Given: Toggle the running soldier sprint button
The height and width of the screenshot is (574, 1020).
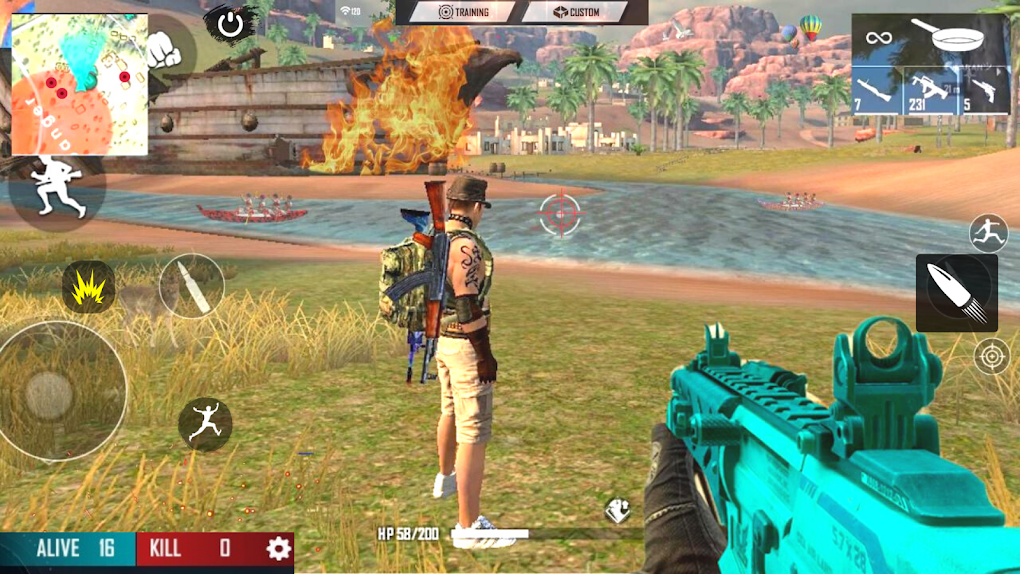Looking at the screenshot, I should tap(57, 187).
